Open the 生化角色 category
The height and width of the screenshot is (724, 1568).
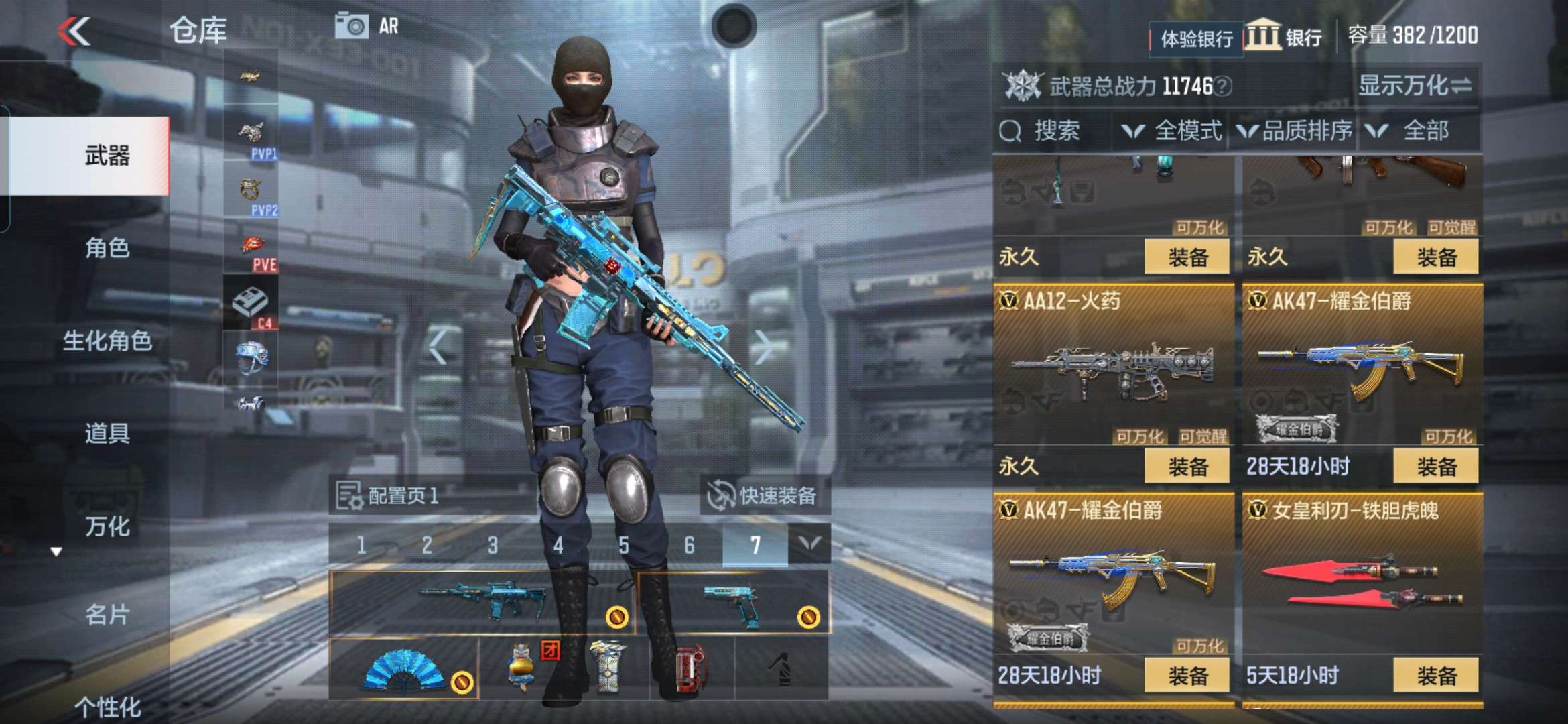click(107, 341)
